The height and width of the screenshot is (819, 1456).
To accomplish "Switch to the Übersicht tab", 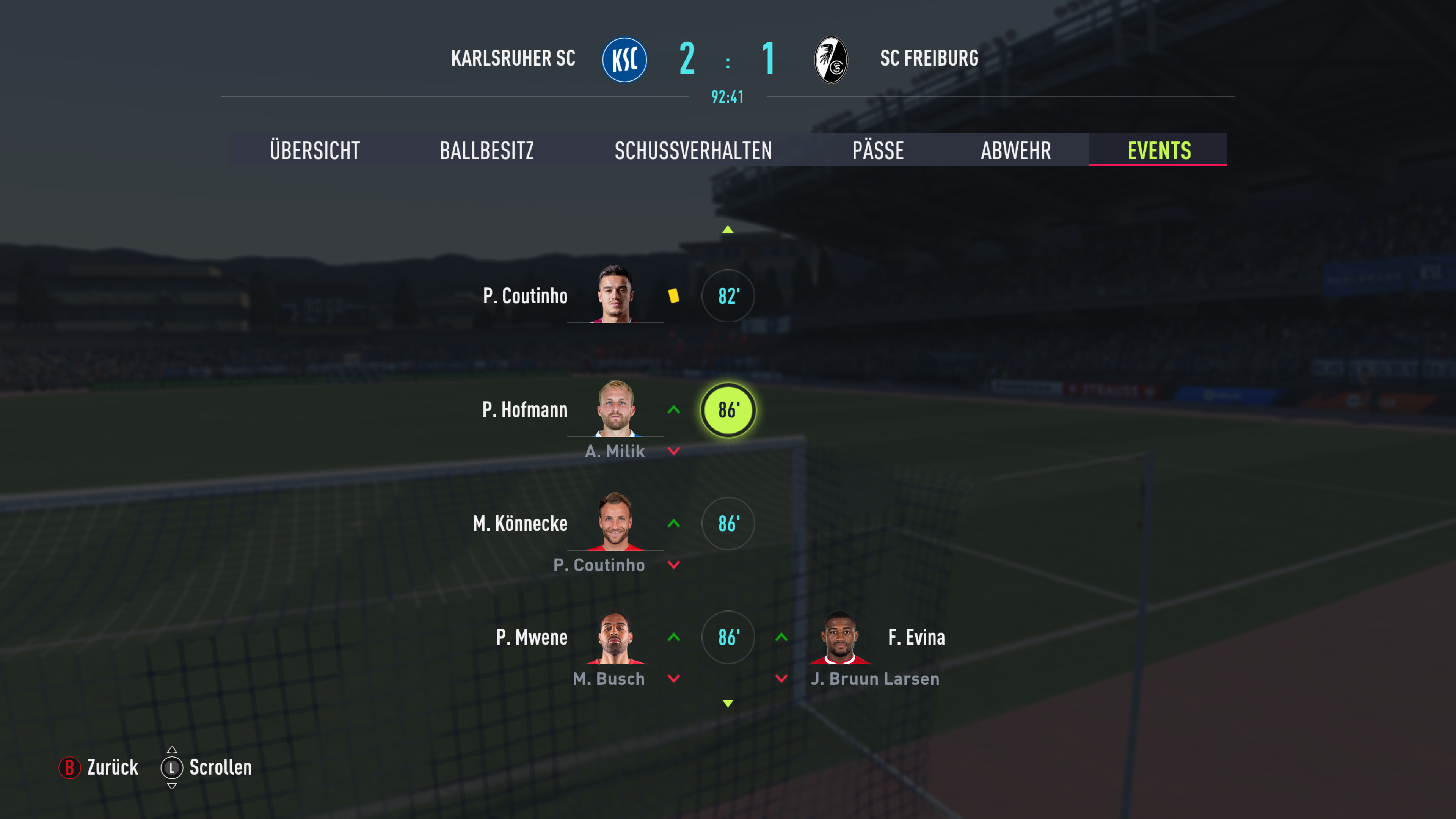I will point(315,151).
